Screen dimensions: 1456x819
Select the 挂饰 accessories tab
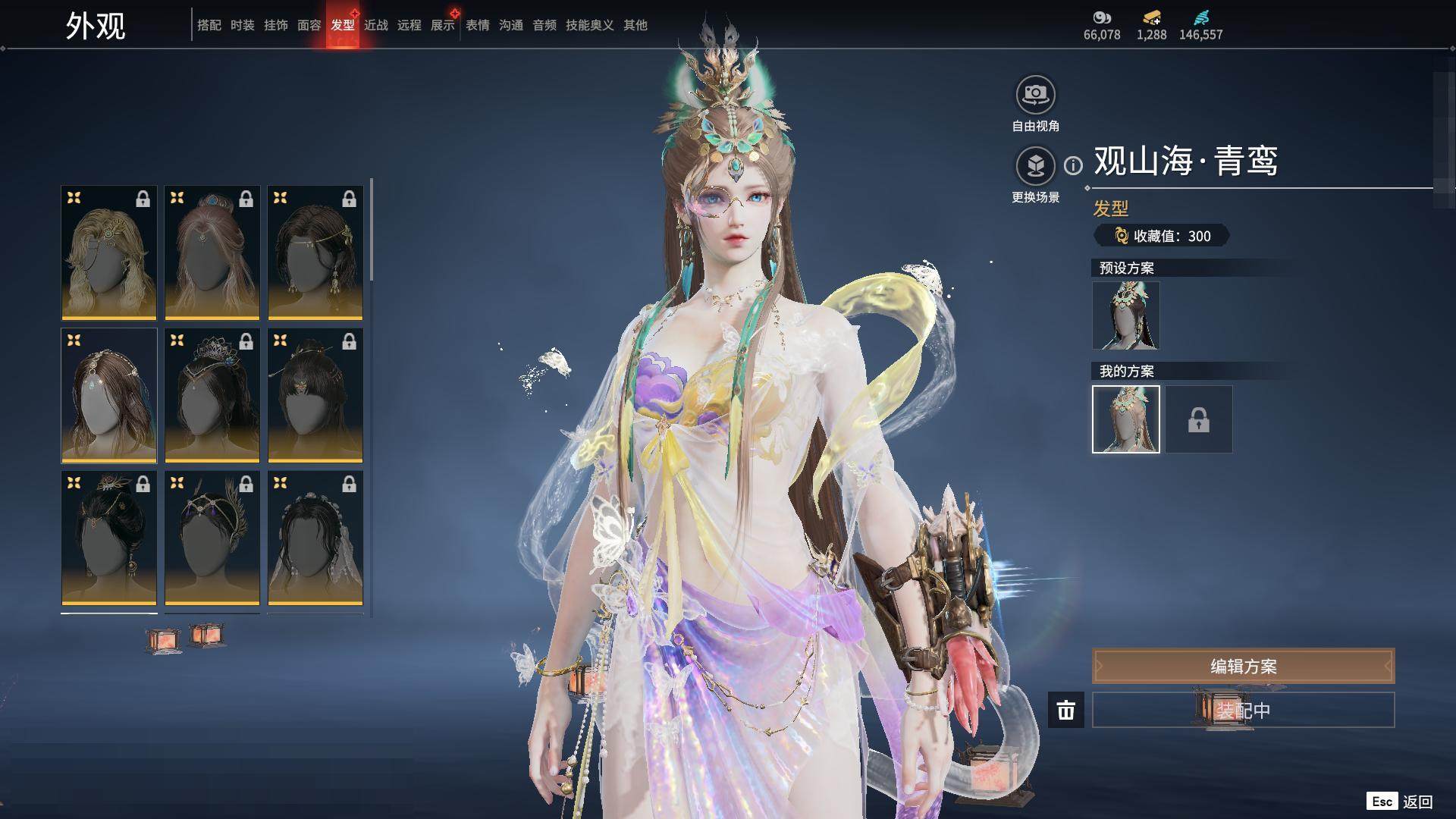point(275,25)
